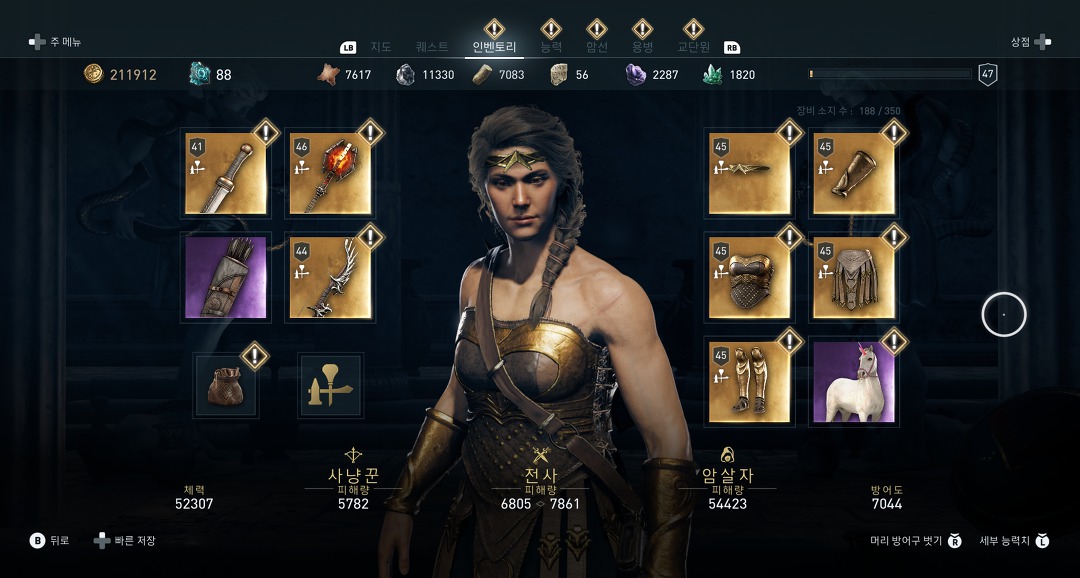Choose the golden bracer slot

point(853,173)
